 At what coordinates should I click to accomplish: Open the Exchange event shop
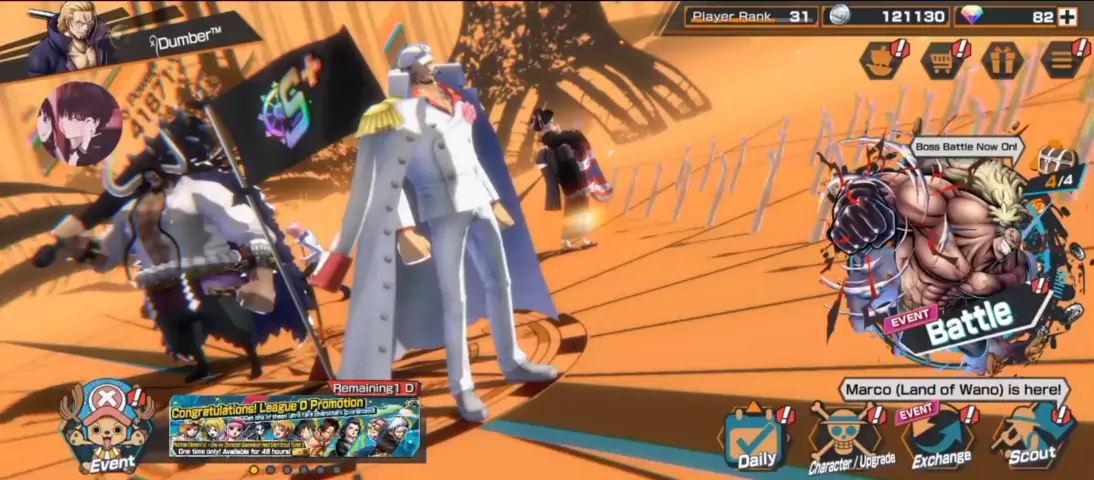(x=940, y=438)
